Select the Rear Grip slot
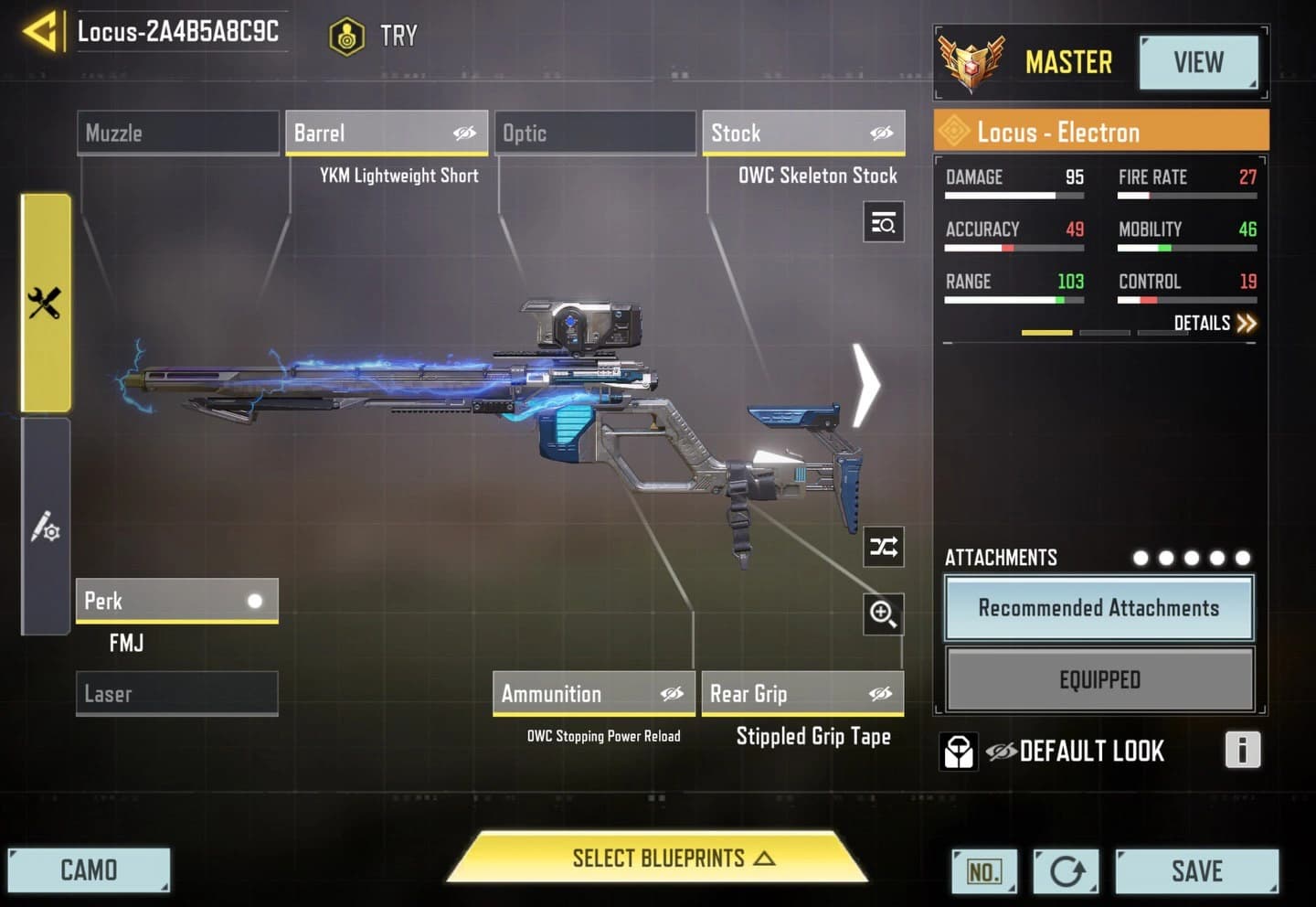Viewport: 1316px width, 907px height. [801, 694]
